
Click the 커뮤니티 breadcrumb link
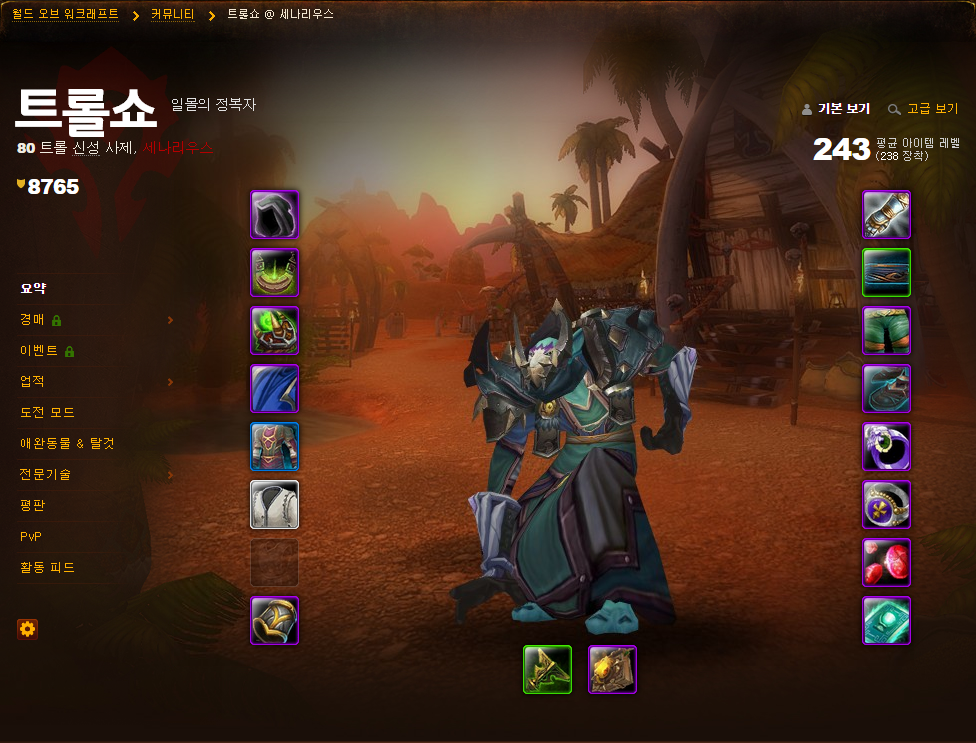coord(172,15)
